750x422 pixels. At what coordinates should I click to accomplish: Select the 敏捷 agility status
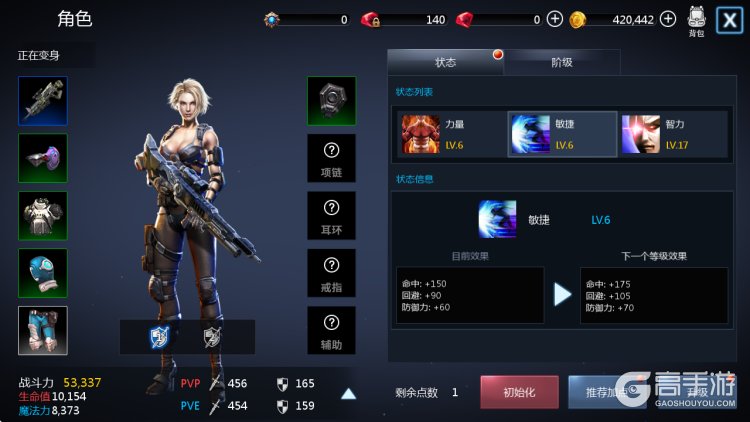[x=562, y=135]
